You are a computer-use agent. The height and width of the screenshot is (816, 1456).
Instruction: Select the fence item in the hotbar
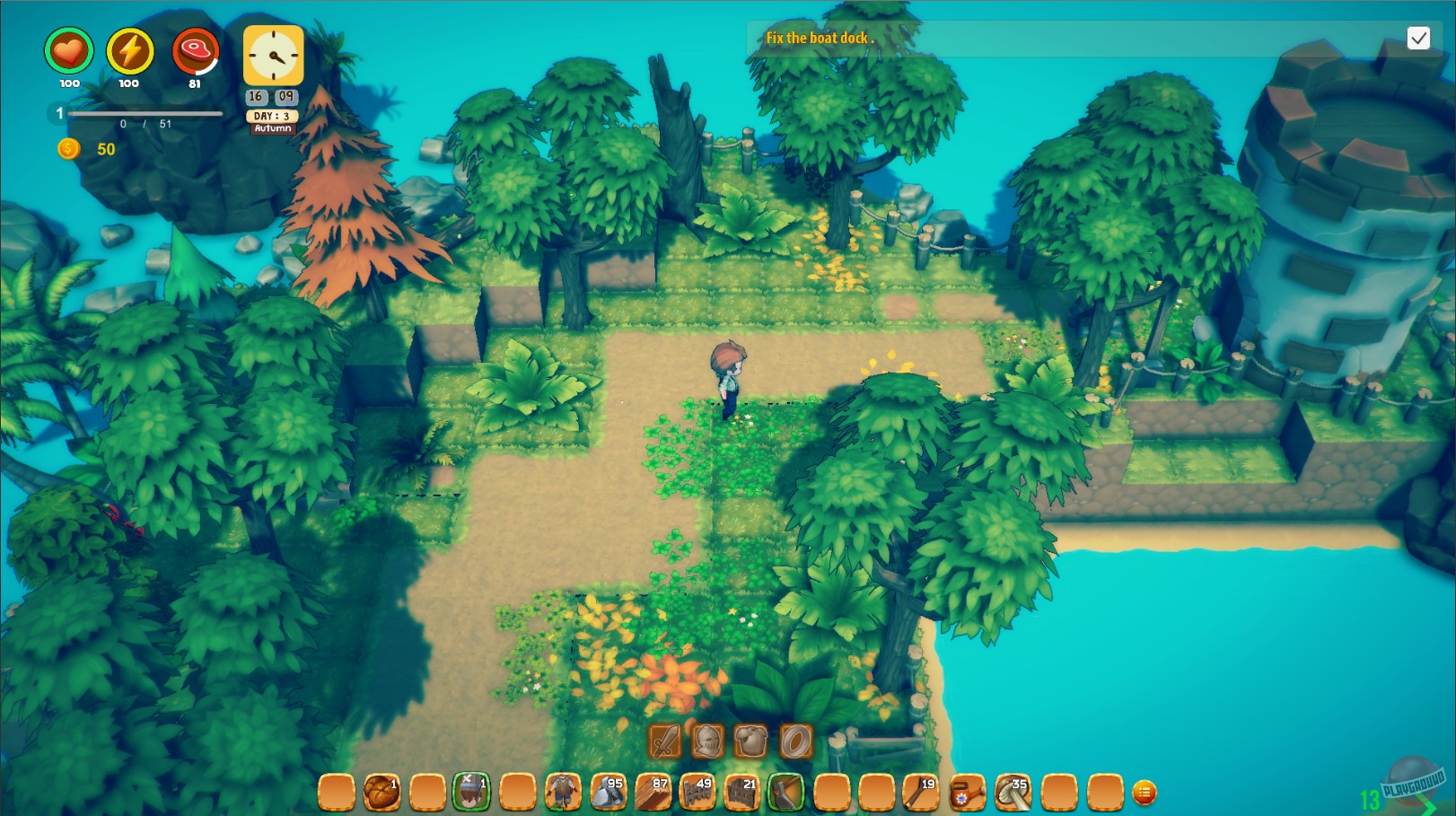point(699,790)
